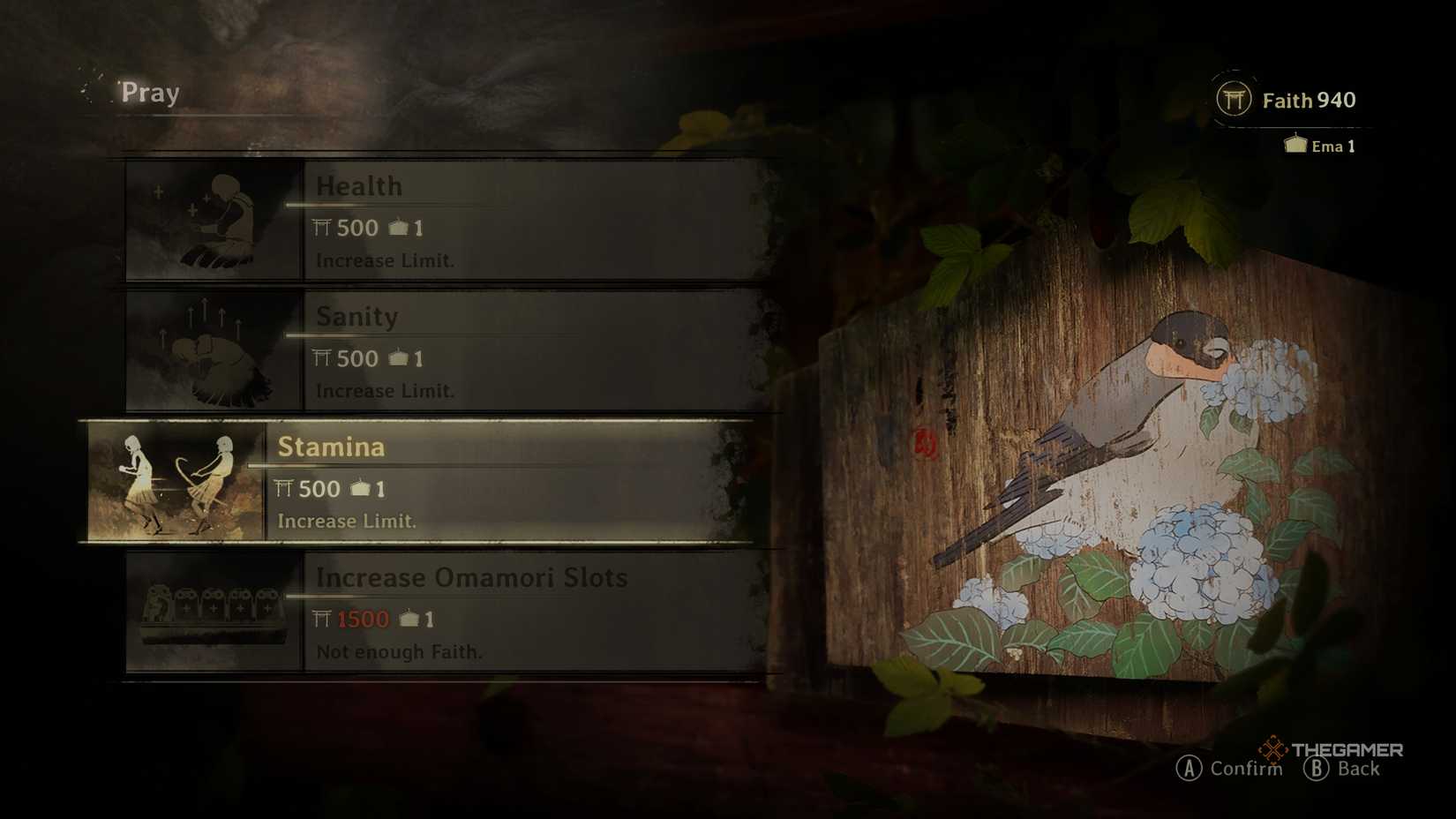
Task: Click the Increase Limit text under Stamina
Action: point(346,521)
